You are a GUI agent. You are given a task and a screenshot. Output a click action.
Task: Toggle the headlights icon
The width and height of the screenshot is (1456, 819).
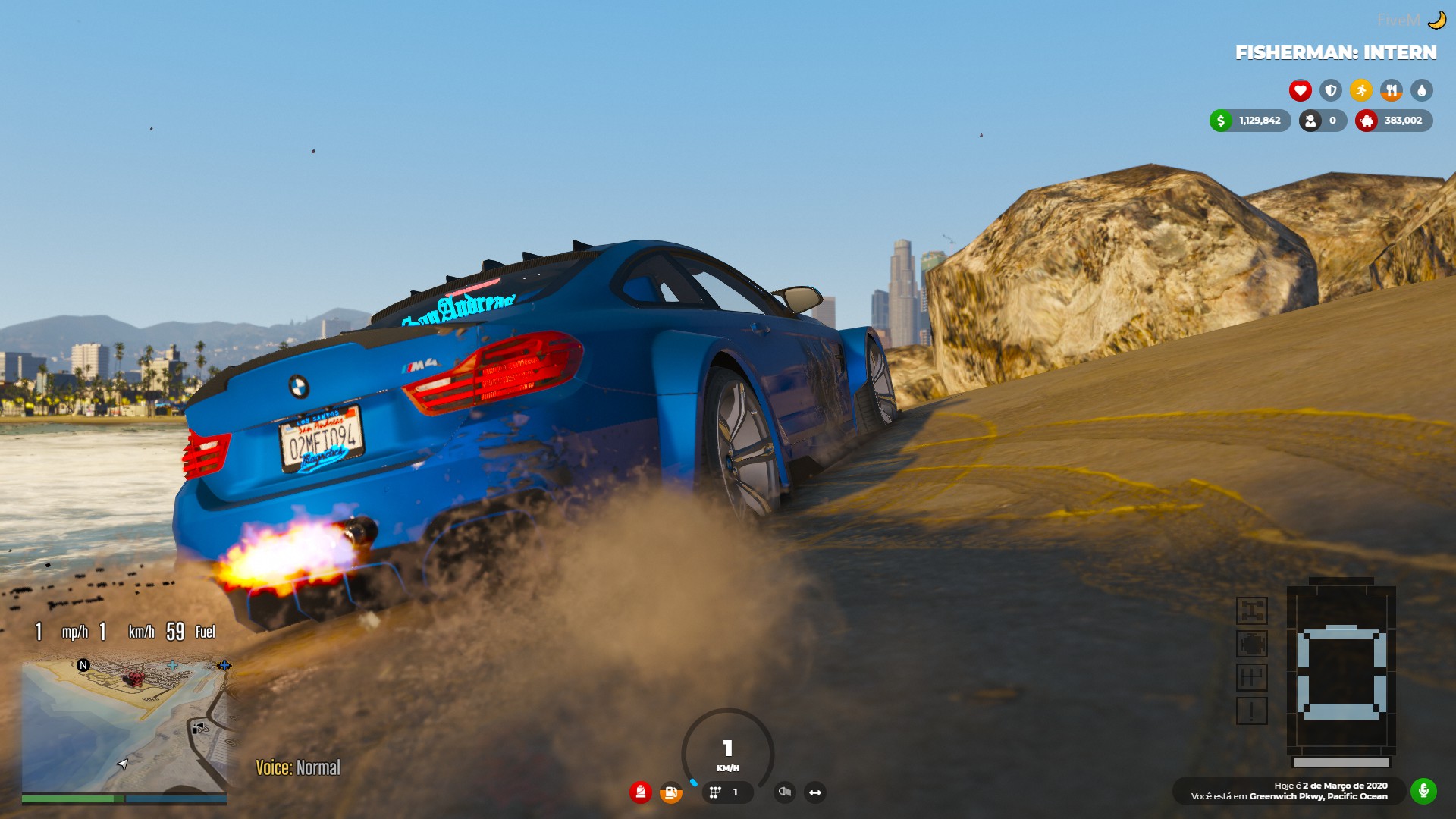coord(785,792)
